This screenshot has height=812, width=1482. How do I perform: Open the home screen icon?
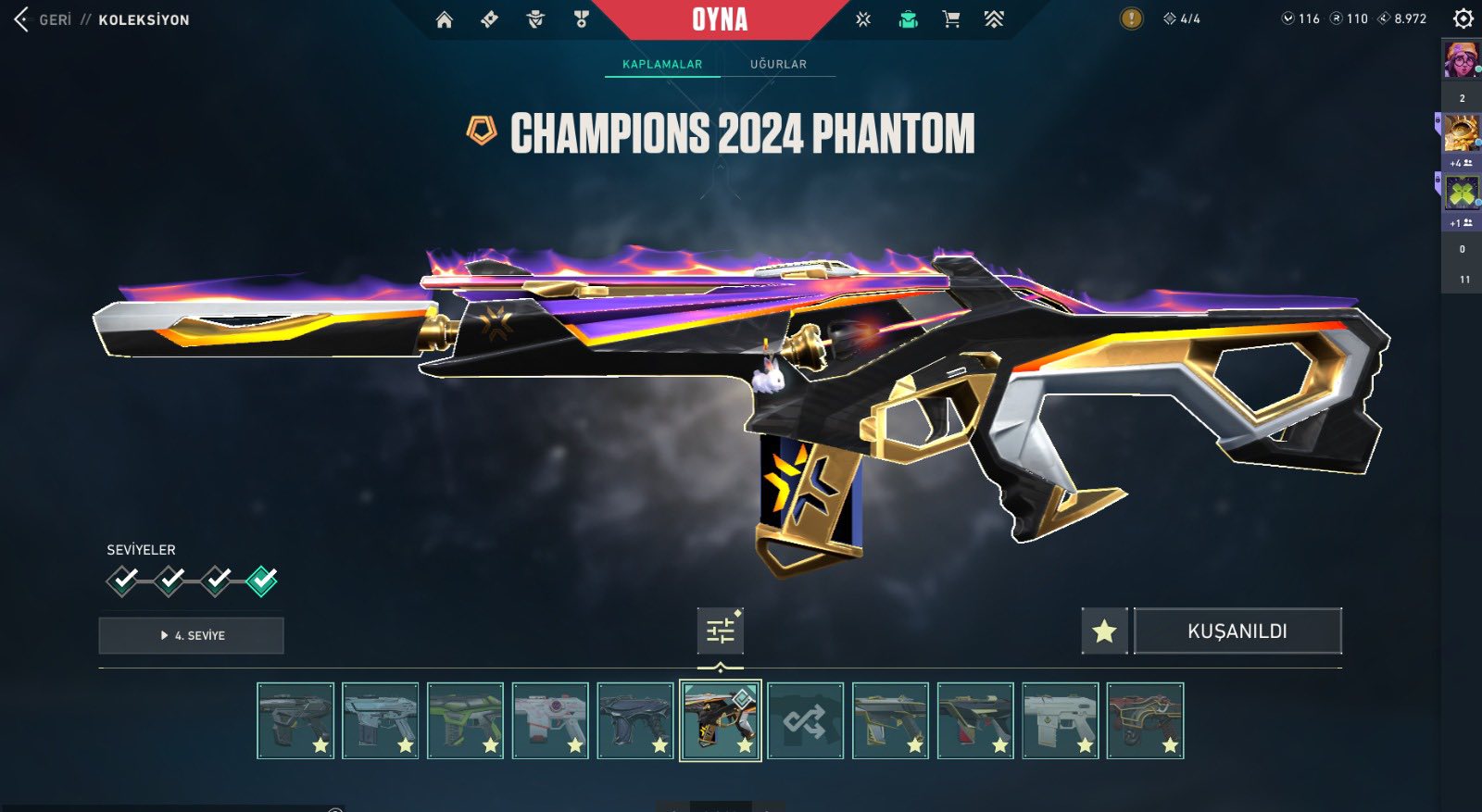tap(445, 19)
